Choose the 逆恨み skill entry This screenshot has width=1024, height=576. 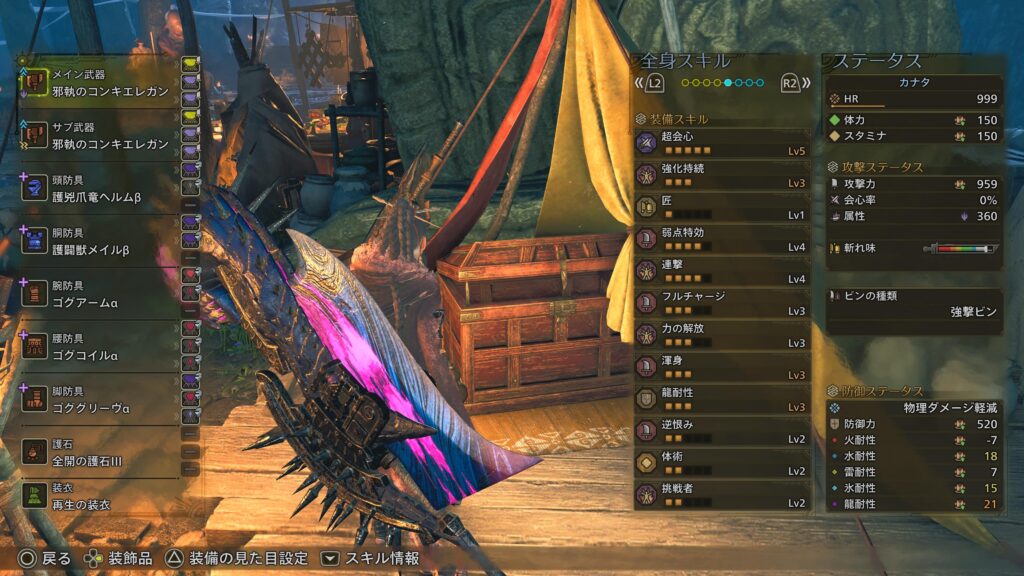coord(721,432)
